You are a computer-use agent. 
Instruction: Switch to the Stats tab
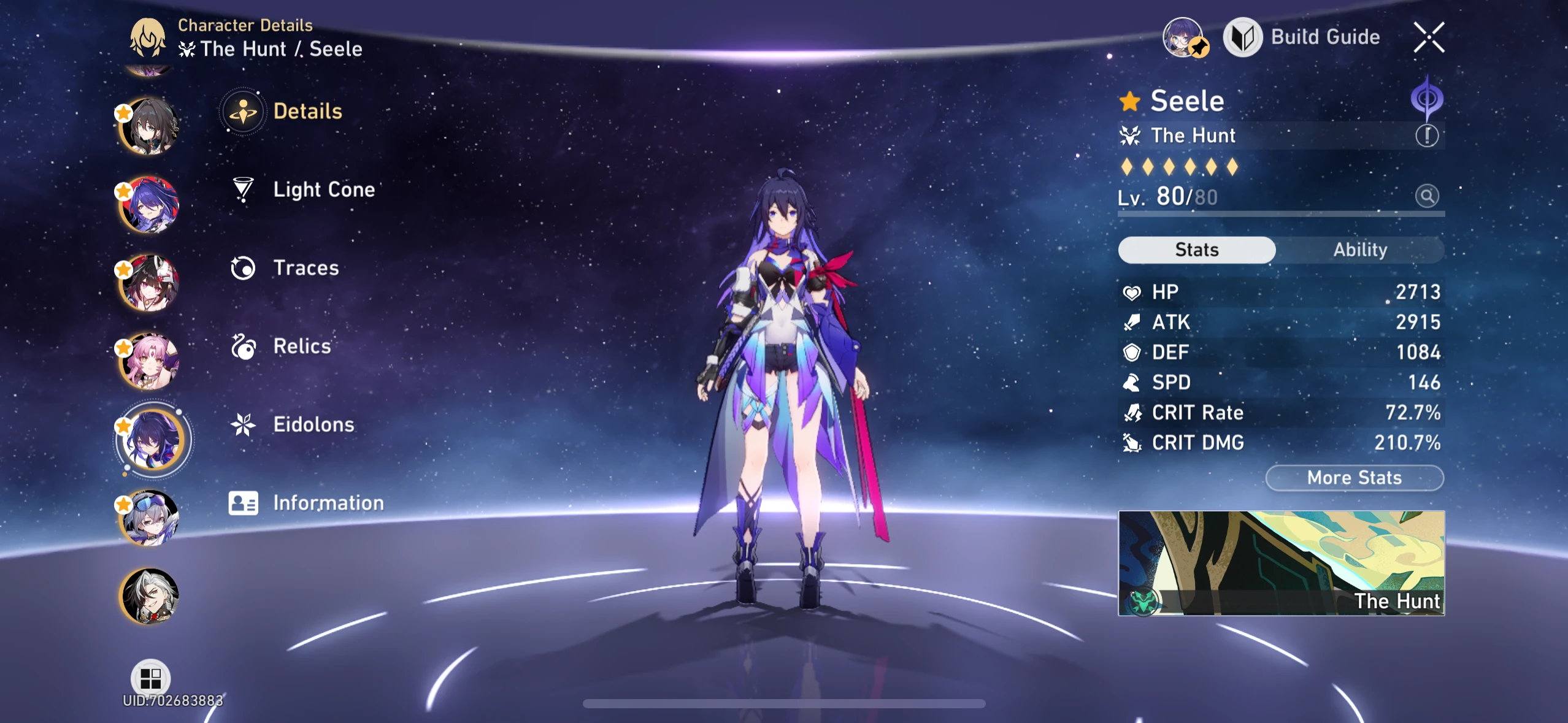1197,250
